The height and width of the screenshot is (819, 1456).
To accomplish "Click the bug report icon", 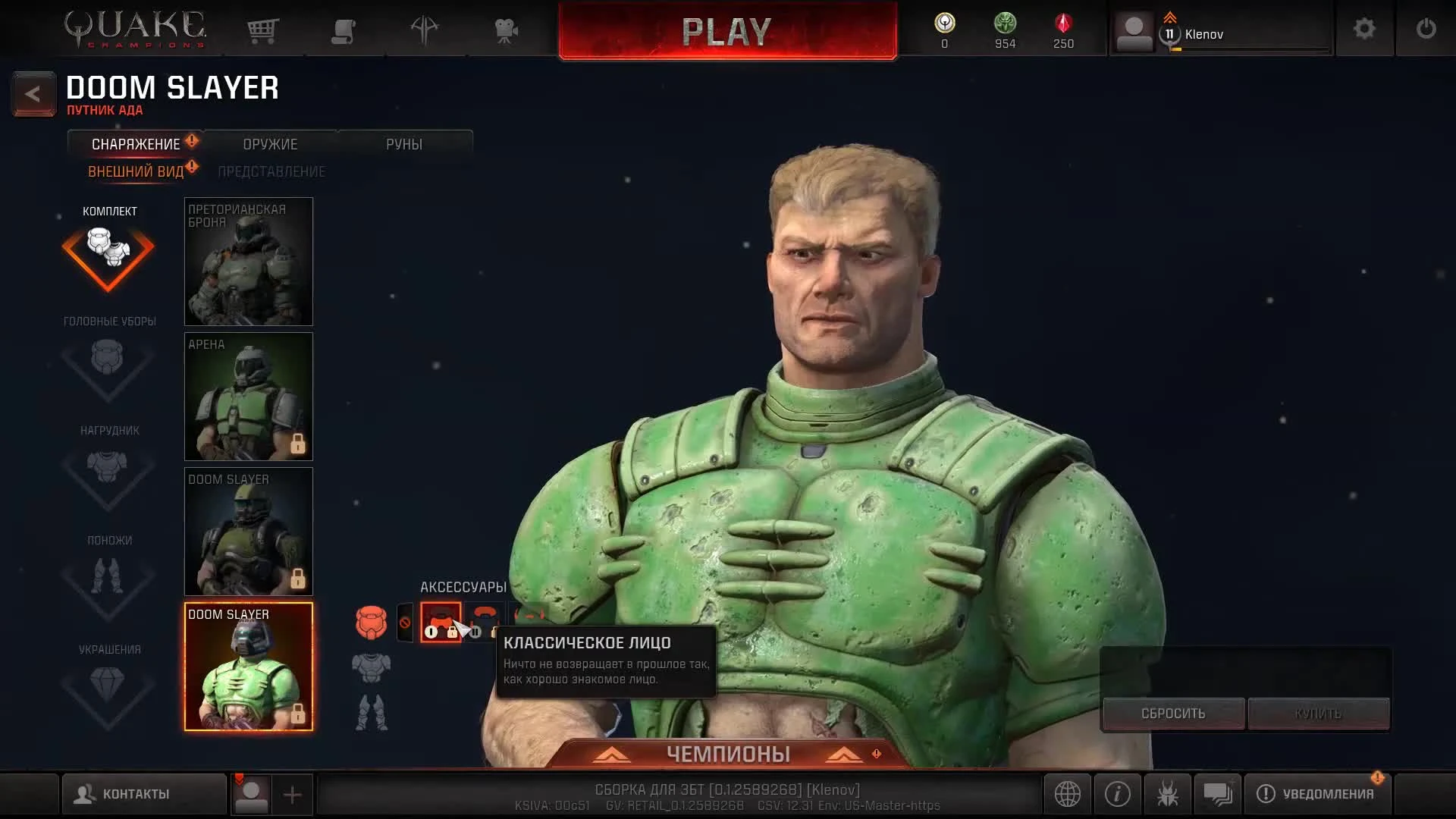I will click(x=1168, y=794).
